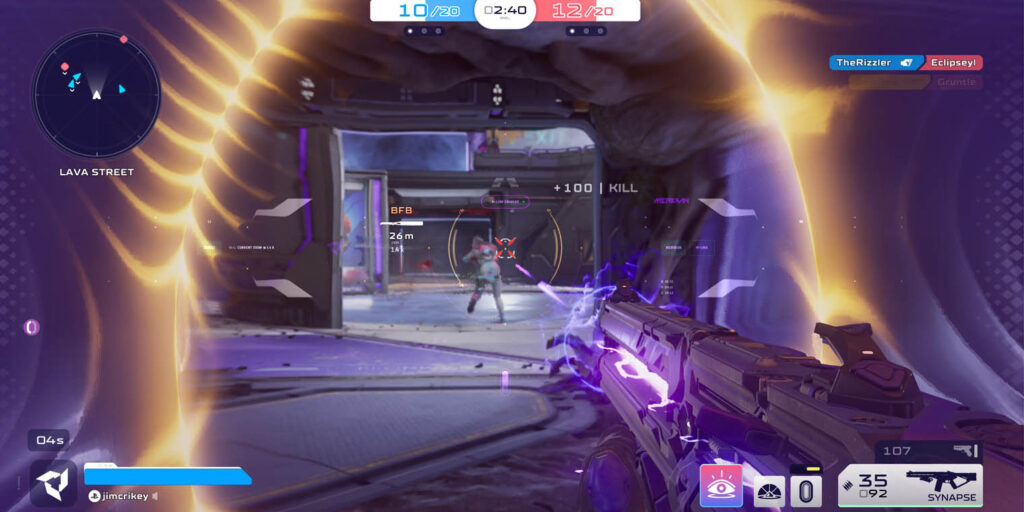Click the circular minimap radar
Image resolution: width=1024 pixels, height=512 pixels.
click(x=96, y=93)
